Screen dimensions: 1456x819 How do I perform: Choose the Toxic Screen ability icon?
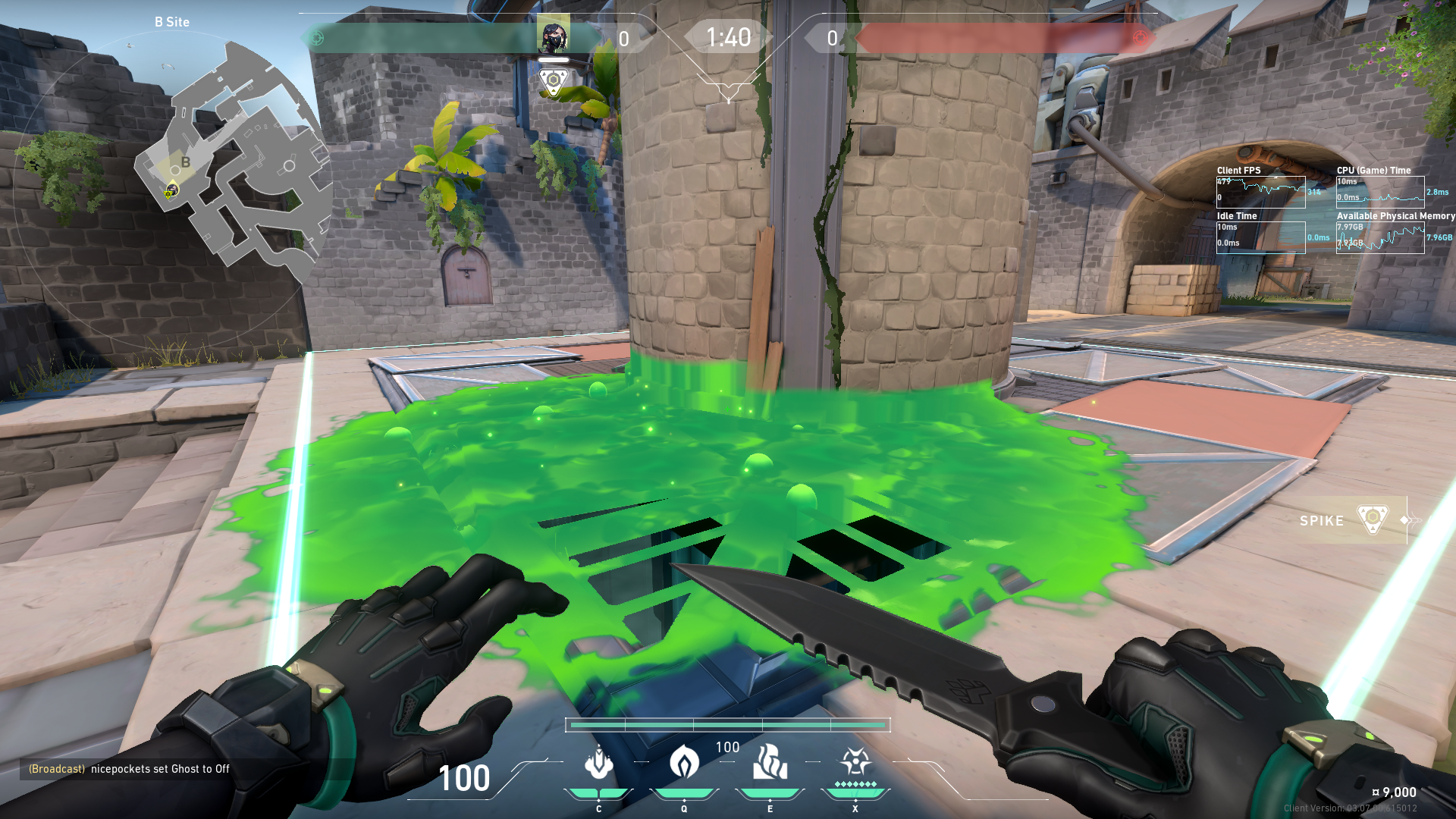coord(770,763)
